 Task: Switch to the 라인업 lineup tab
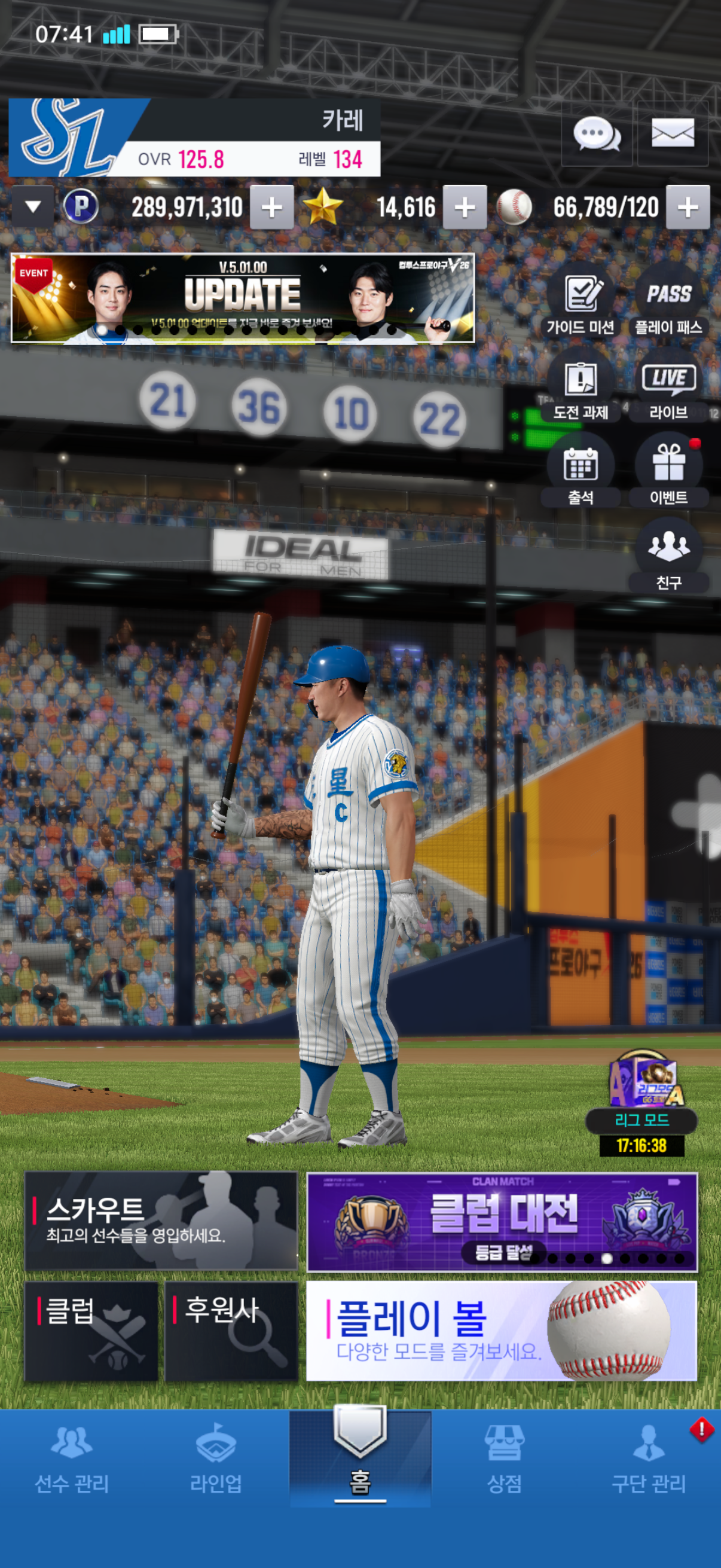tap(216, 1459)
